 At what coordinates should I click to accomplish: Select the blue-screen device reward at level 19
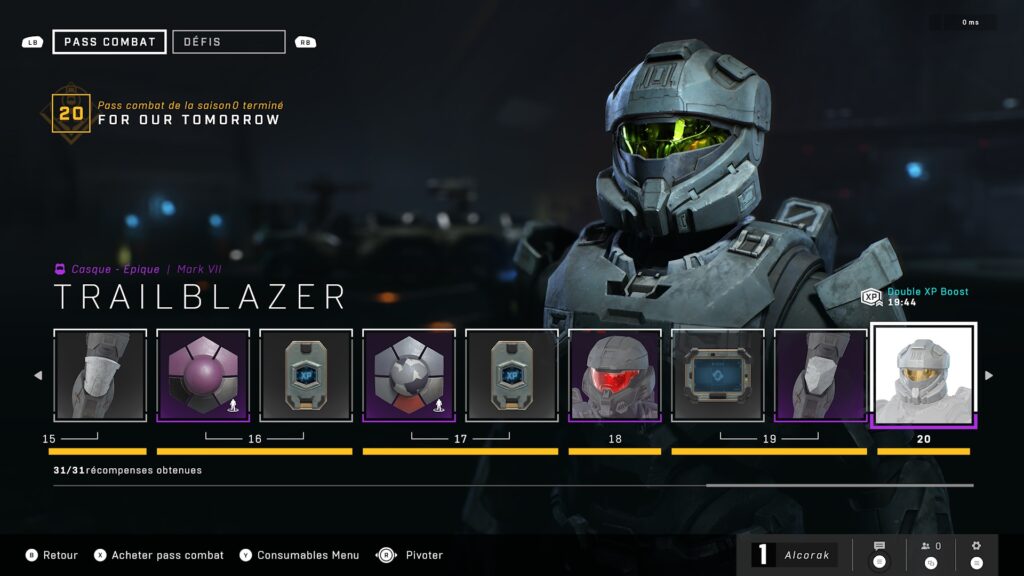pyautogui.click(x=718, y=375)
